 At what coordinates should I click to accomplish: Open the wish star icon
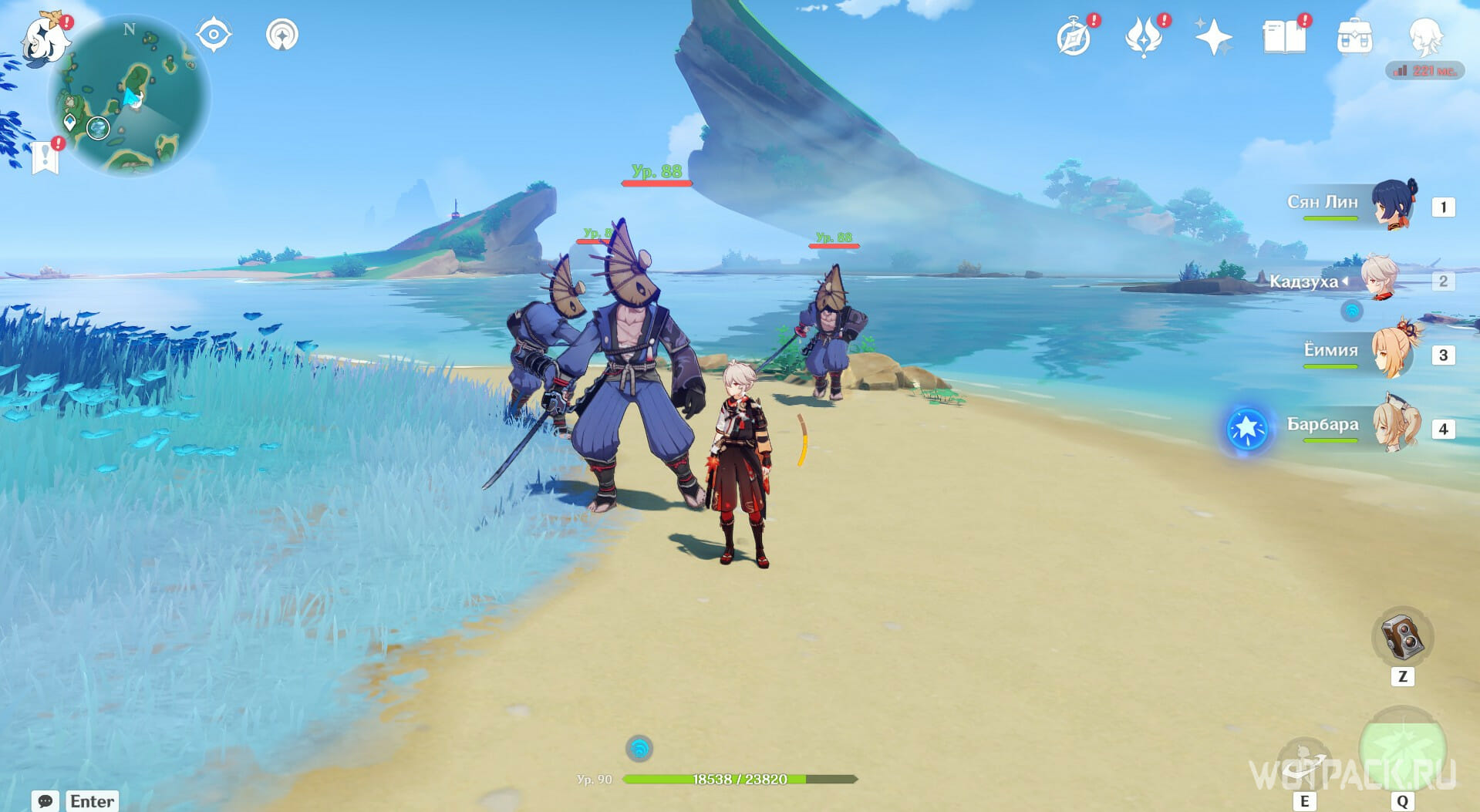(1212, 37)
